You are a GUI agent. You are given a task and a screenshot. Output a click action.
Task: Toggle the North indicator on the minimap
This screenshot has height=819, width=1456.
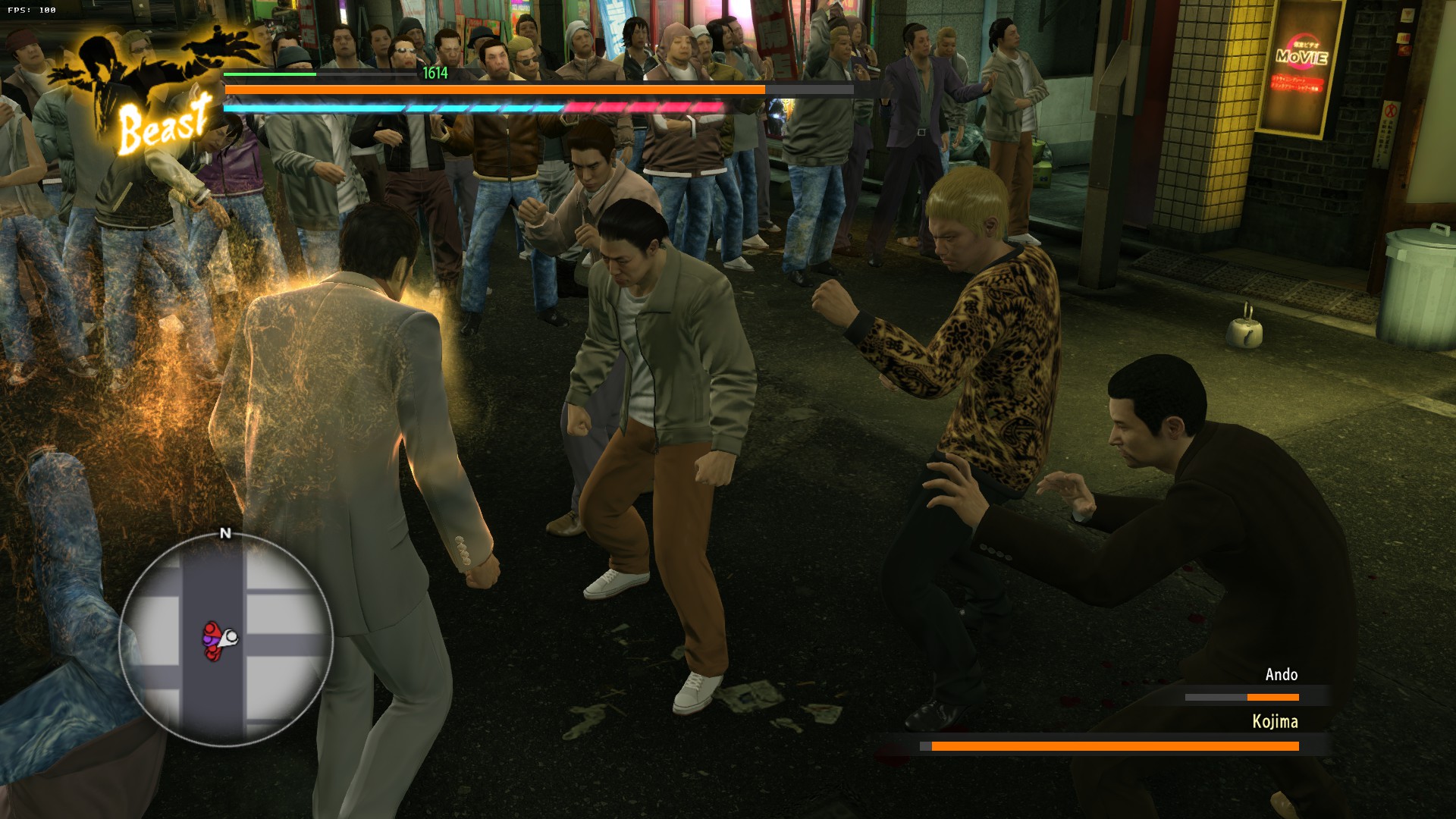click(224, 533)
